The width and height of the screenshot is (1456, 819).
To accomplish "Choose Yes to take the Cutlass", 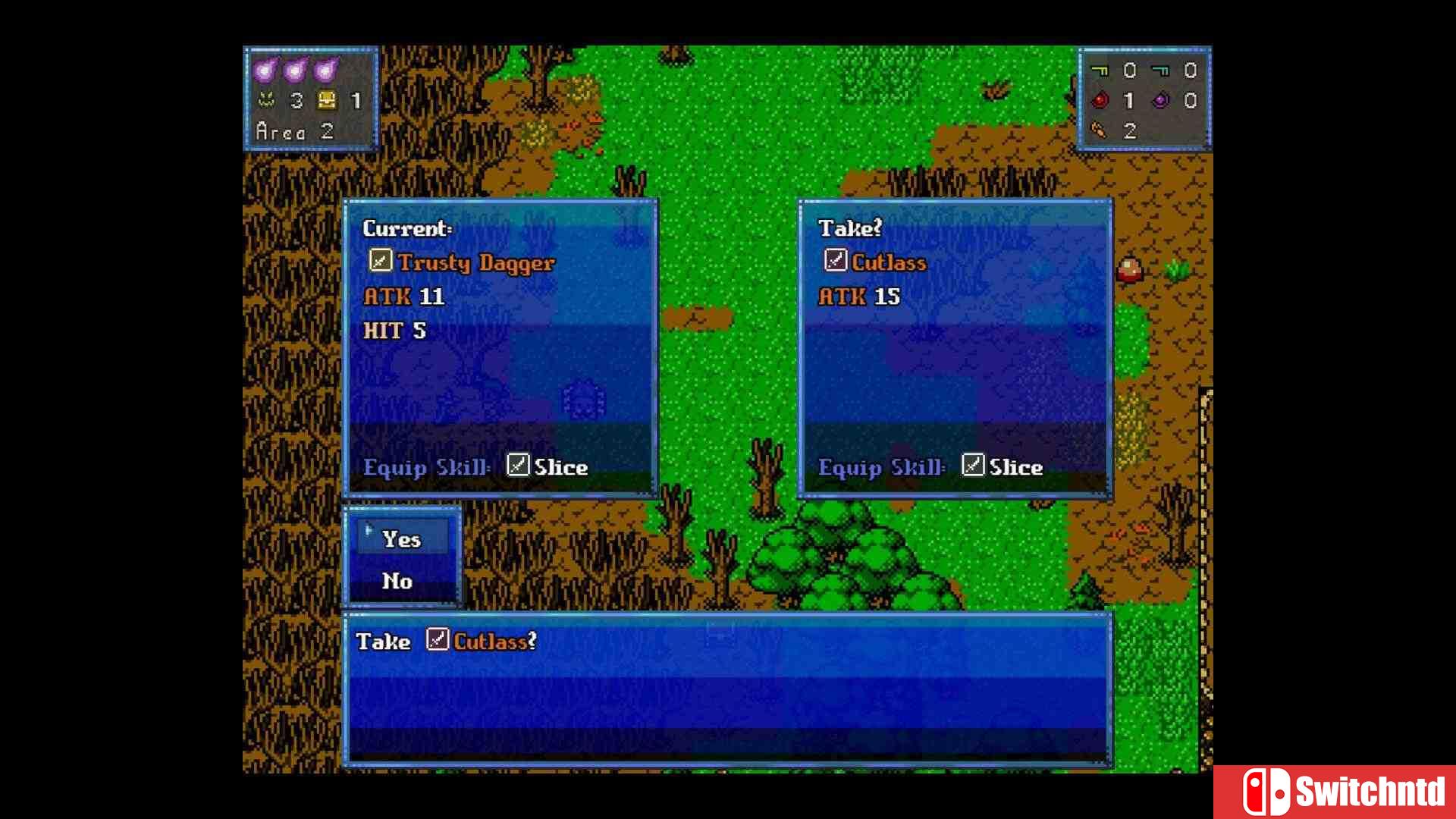I will (x=401, y=538).
